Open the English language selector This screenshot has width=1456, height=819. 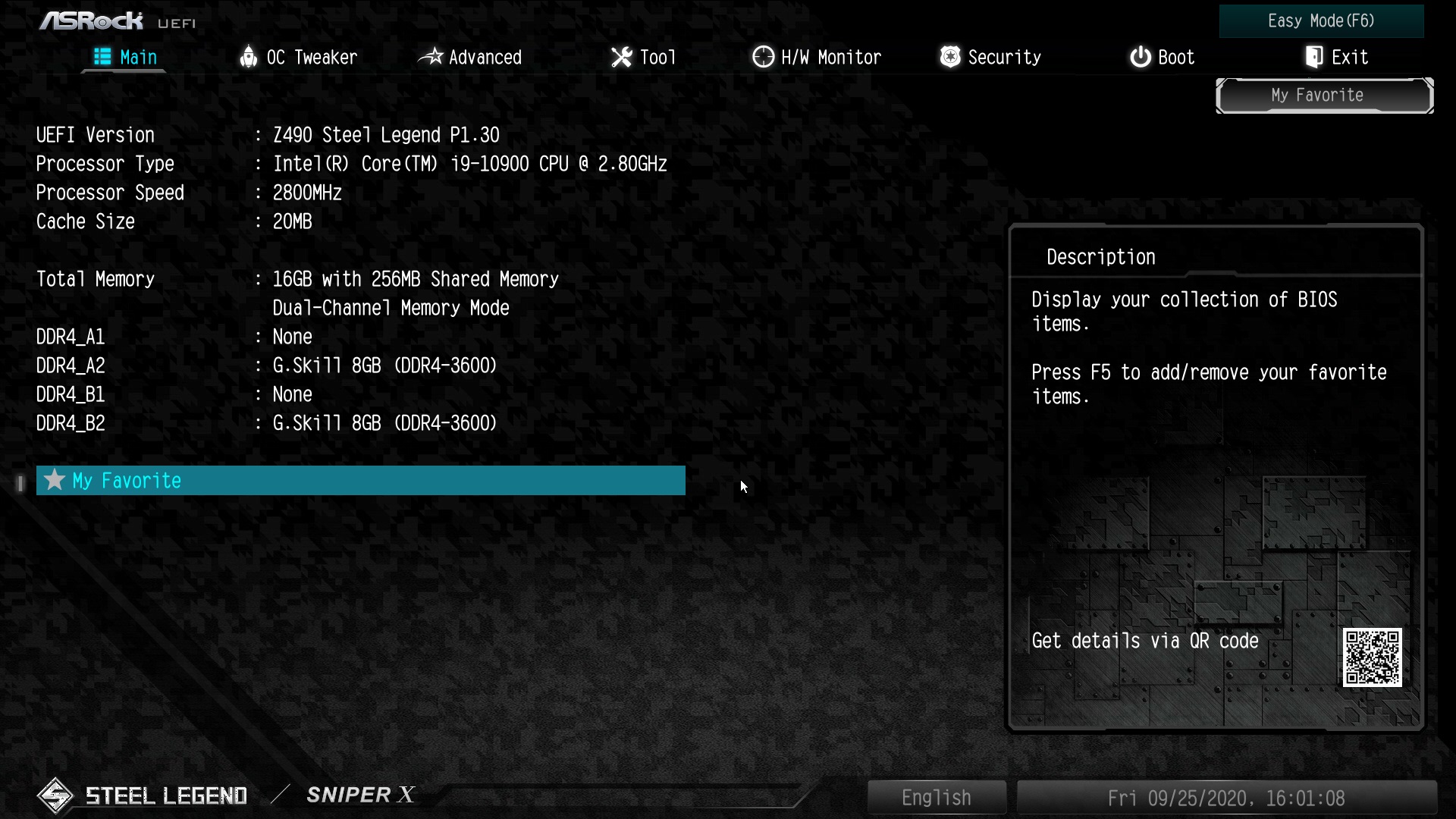tap(936, 797)
